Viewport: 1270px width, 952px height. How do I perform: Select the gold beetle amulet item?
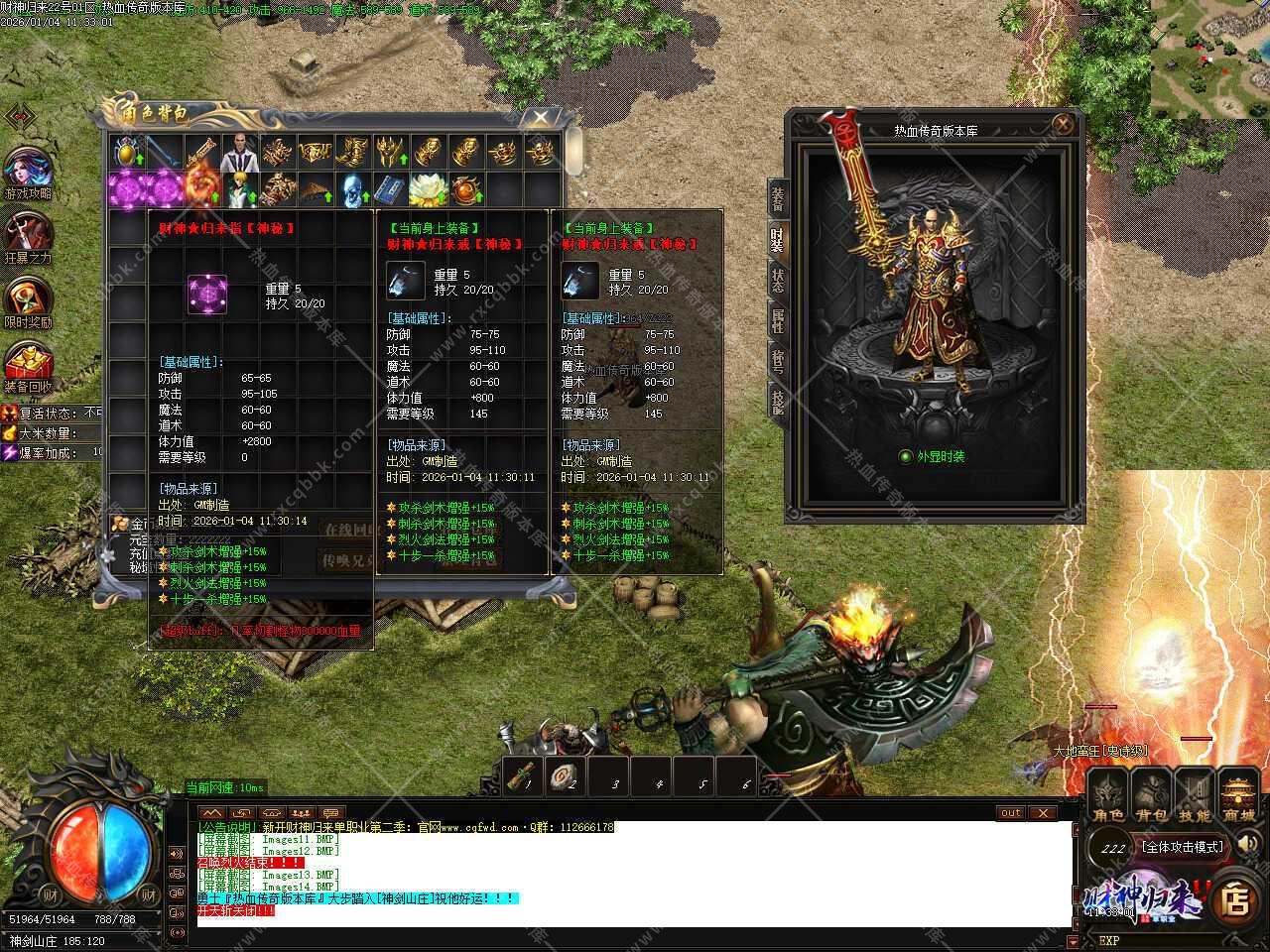(127, 152)
